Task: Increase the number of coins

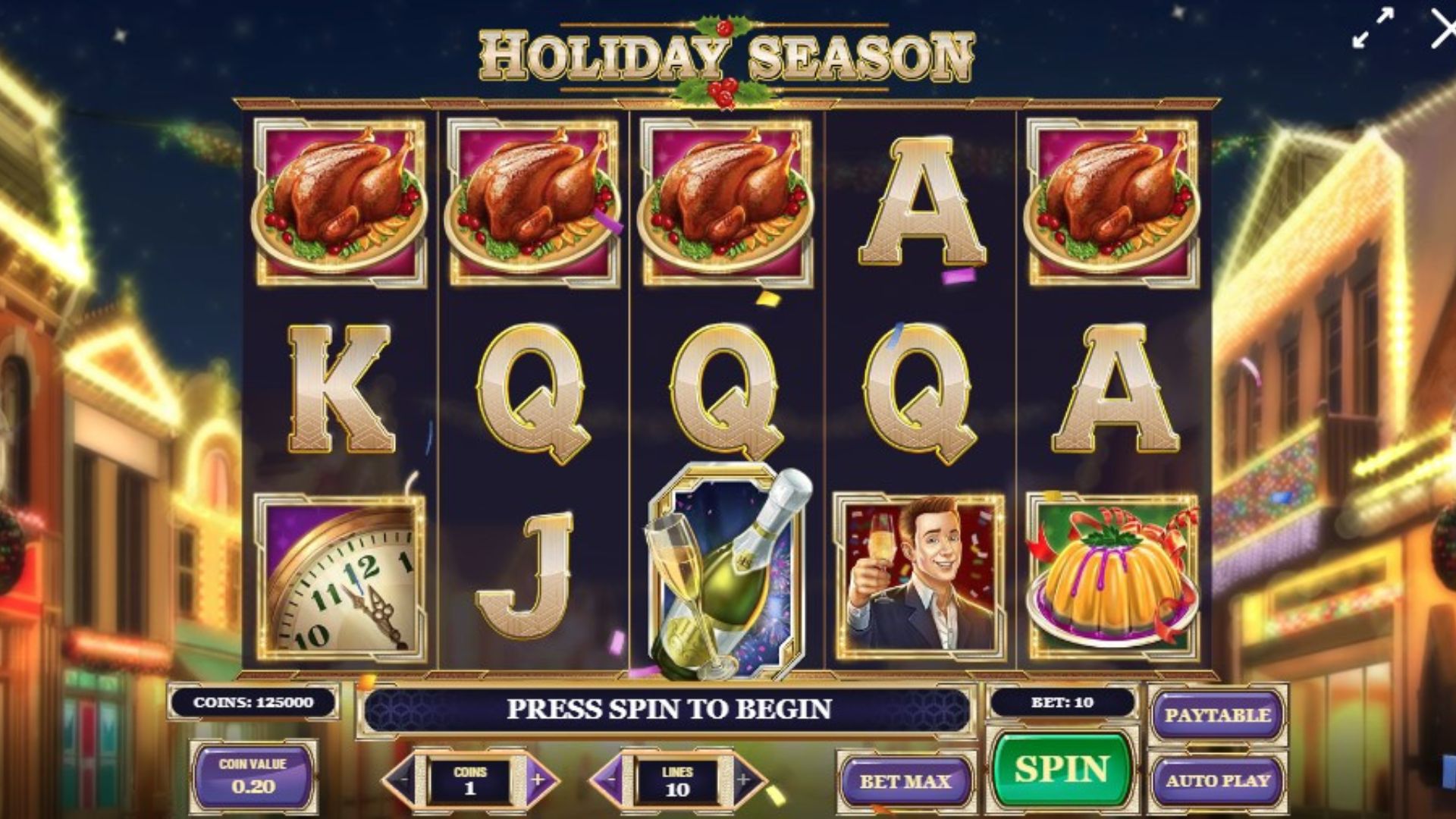Action: point(538,780)
